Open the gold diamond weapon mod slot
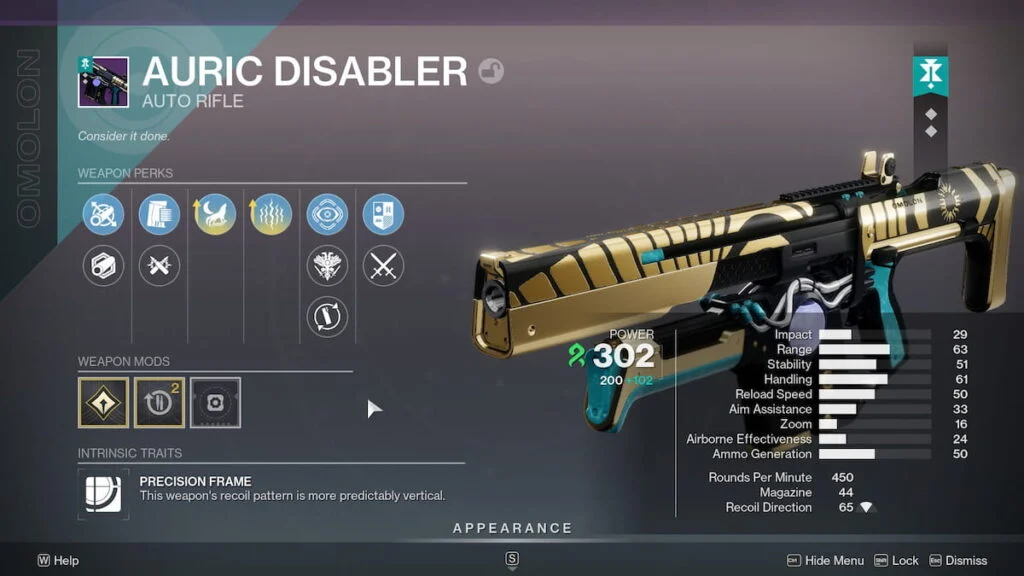 pyautogui.click(x=103, y=402)
